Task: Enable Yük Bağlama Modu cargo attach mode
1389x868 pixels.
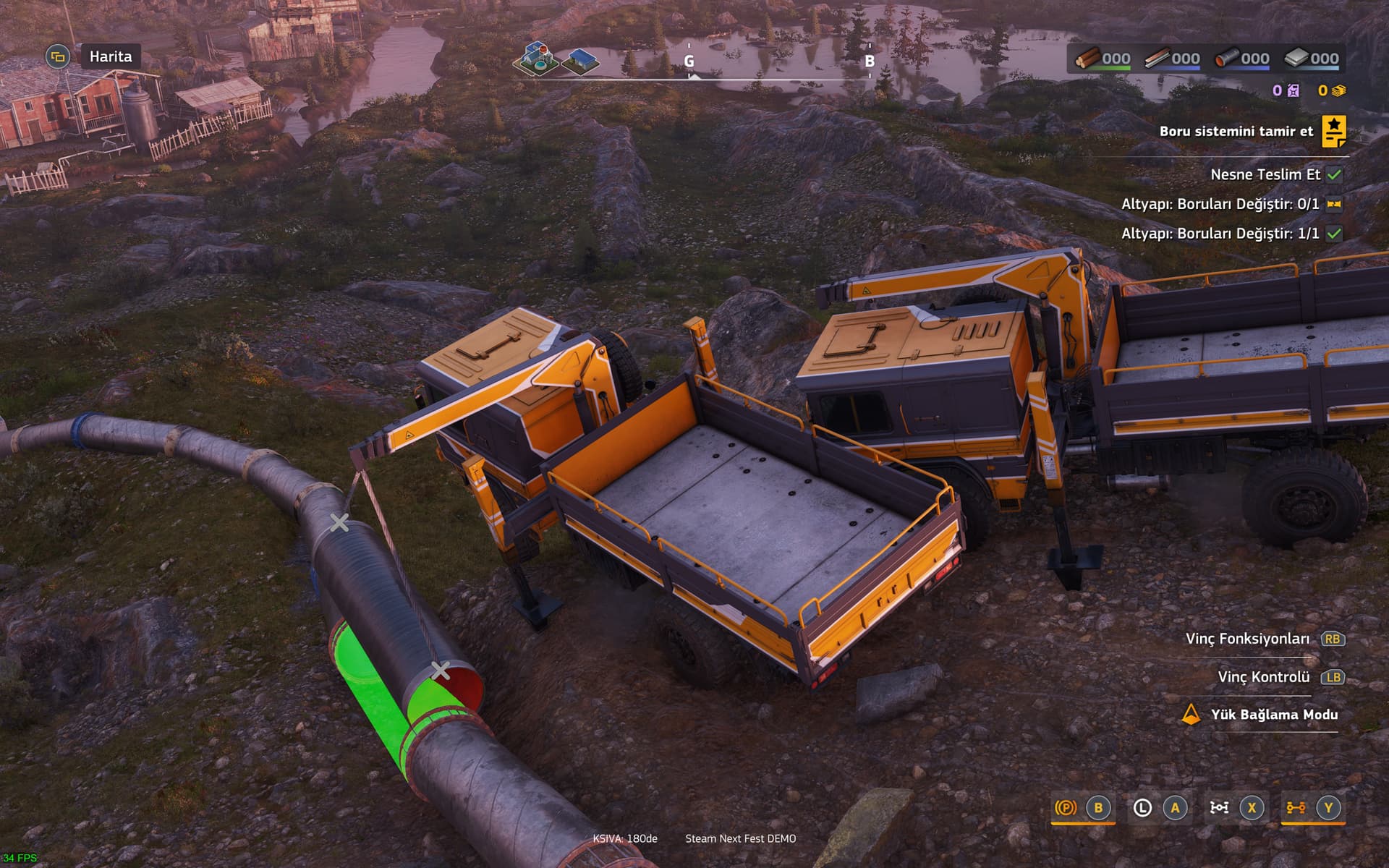Action: point(1273,715)
